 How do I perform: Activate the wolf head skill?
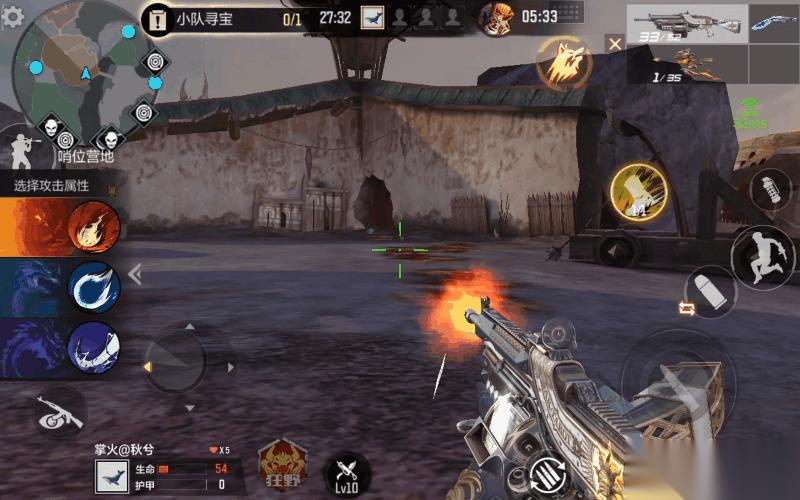[x=562, y=62]
